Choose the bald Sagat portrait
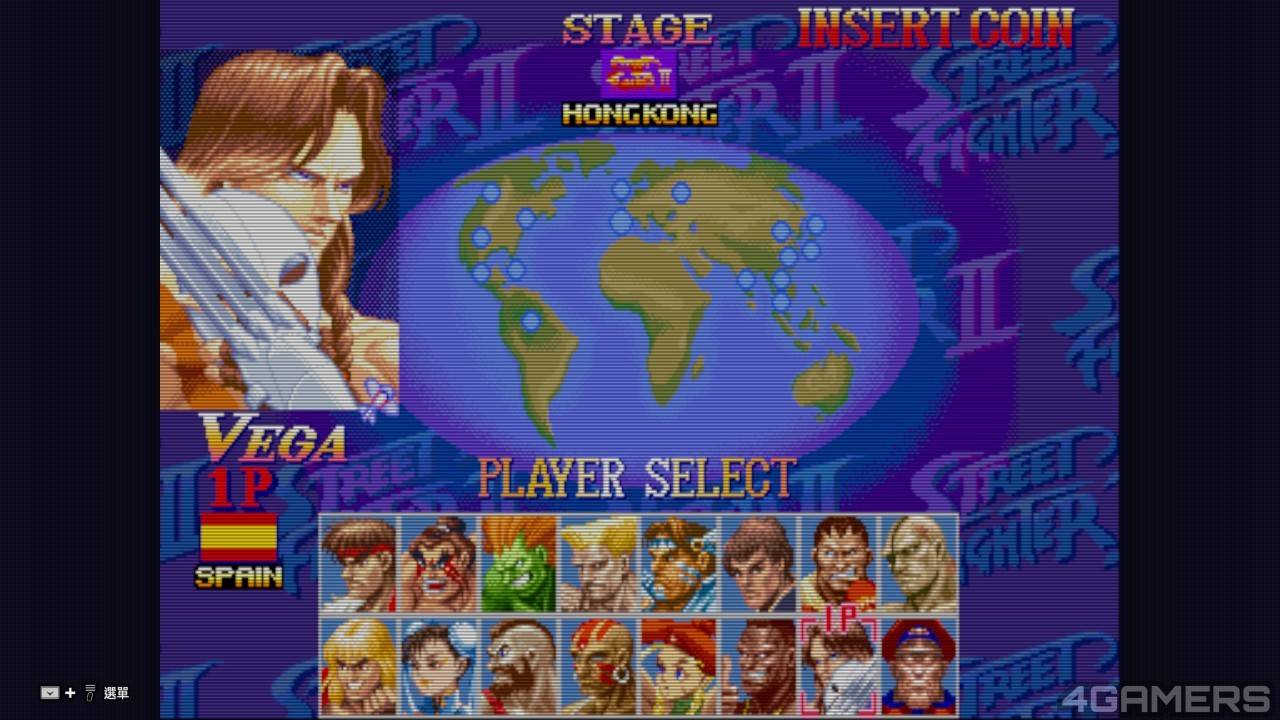The height and width of the screenshot is (720, 1280). 919,563
